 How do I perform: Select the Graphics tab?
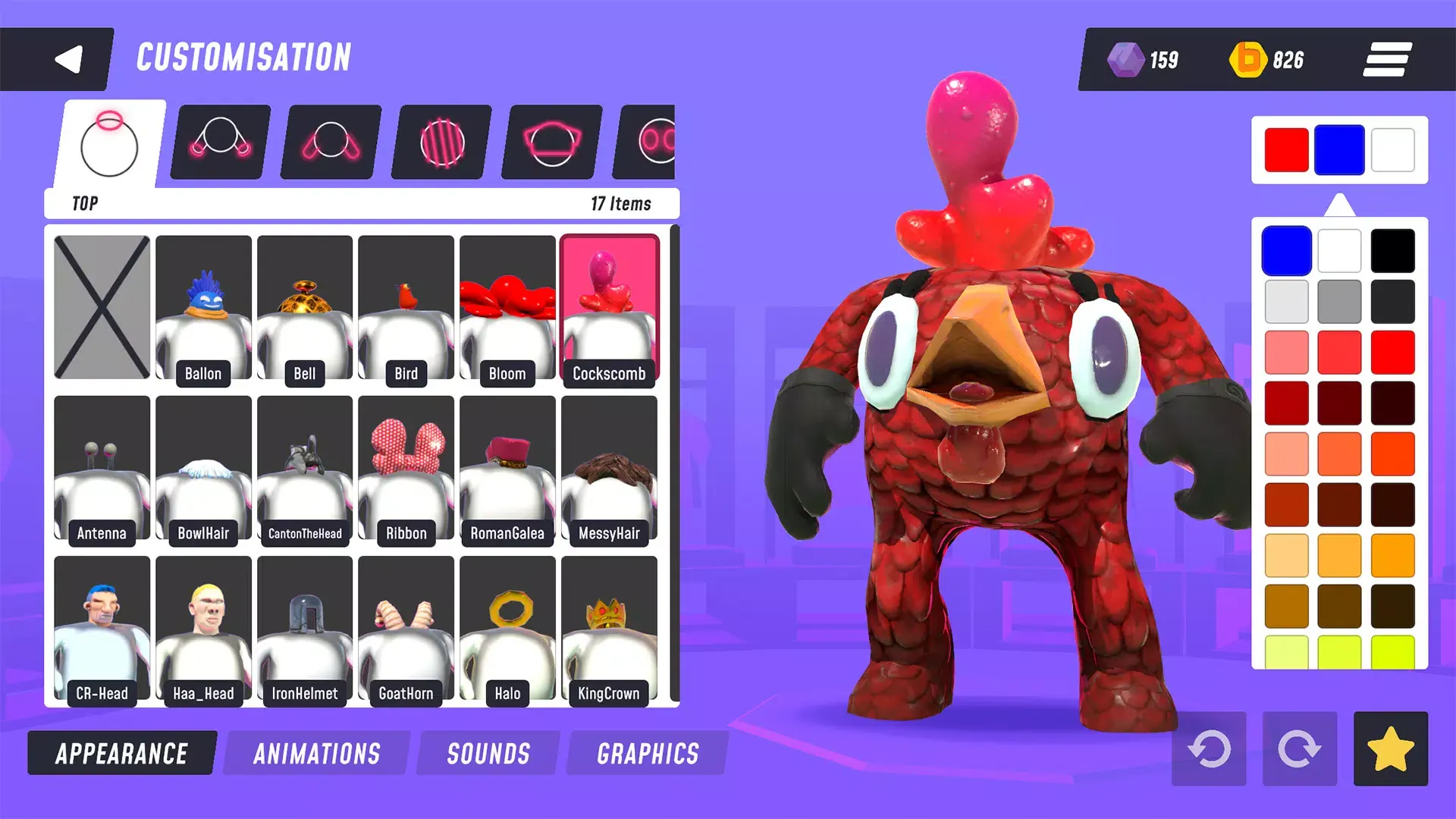coord(648,753)
